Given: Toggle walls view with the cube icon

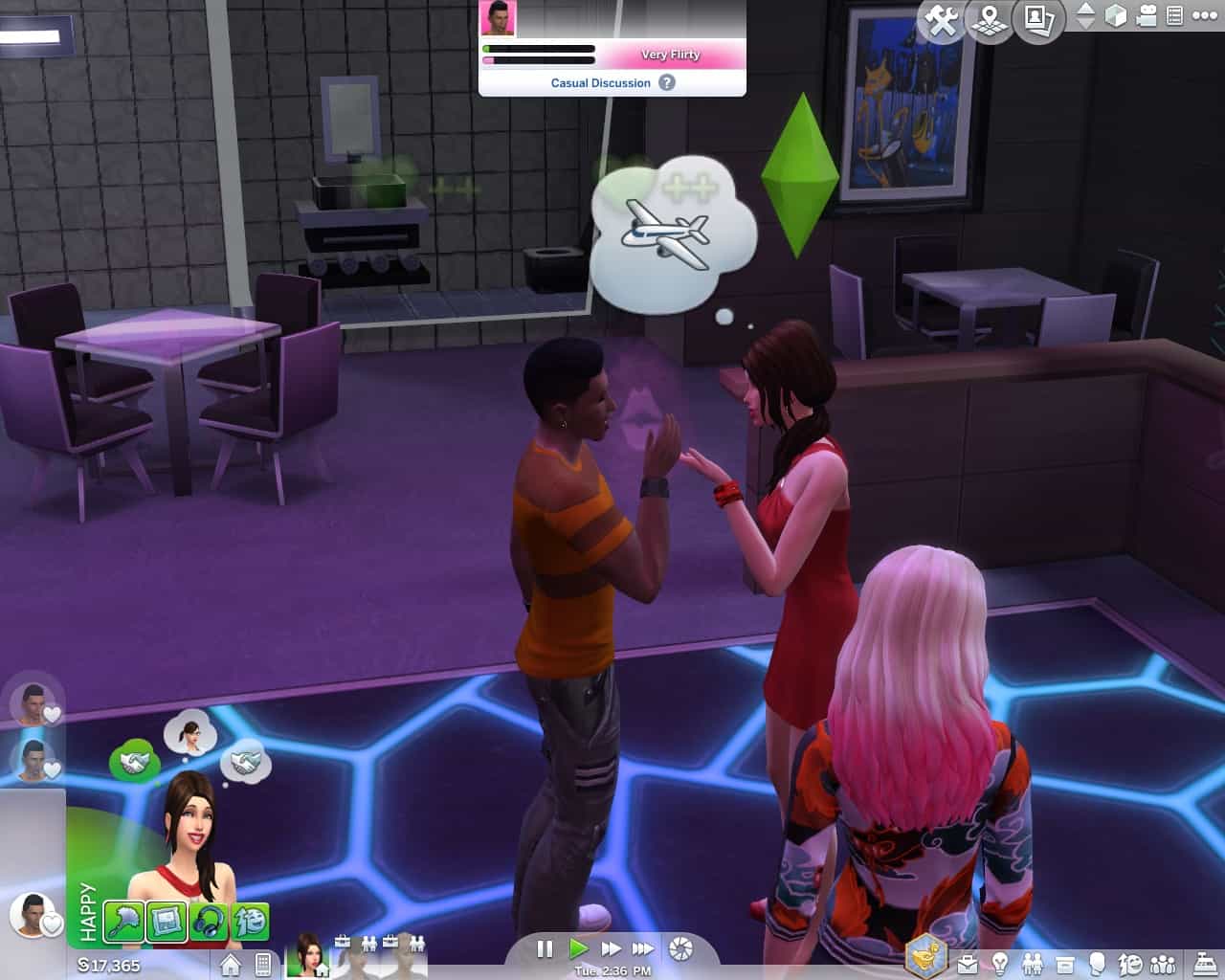Looking at the screenshot, I should (x=1116, y=15).
